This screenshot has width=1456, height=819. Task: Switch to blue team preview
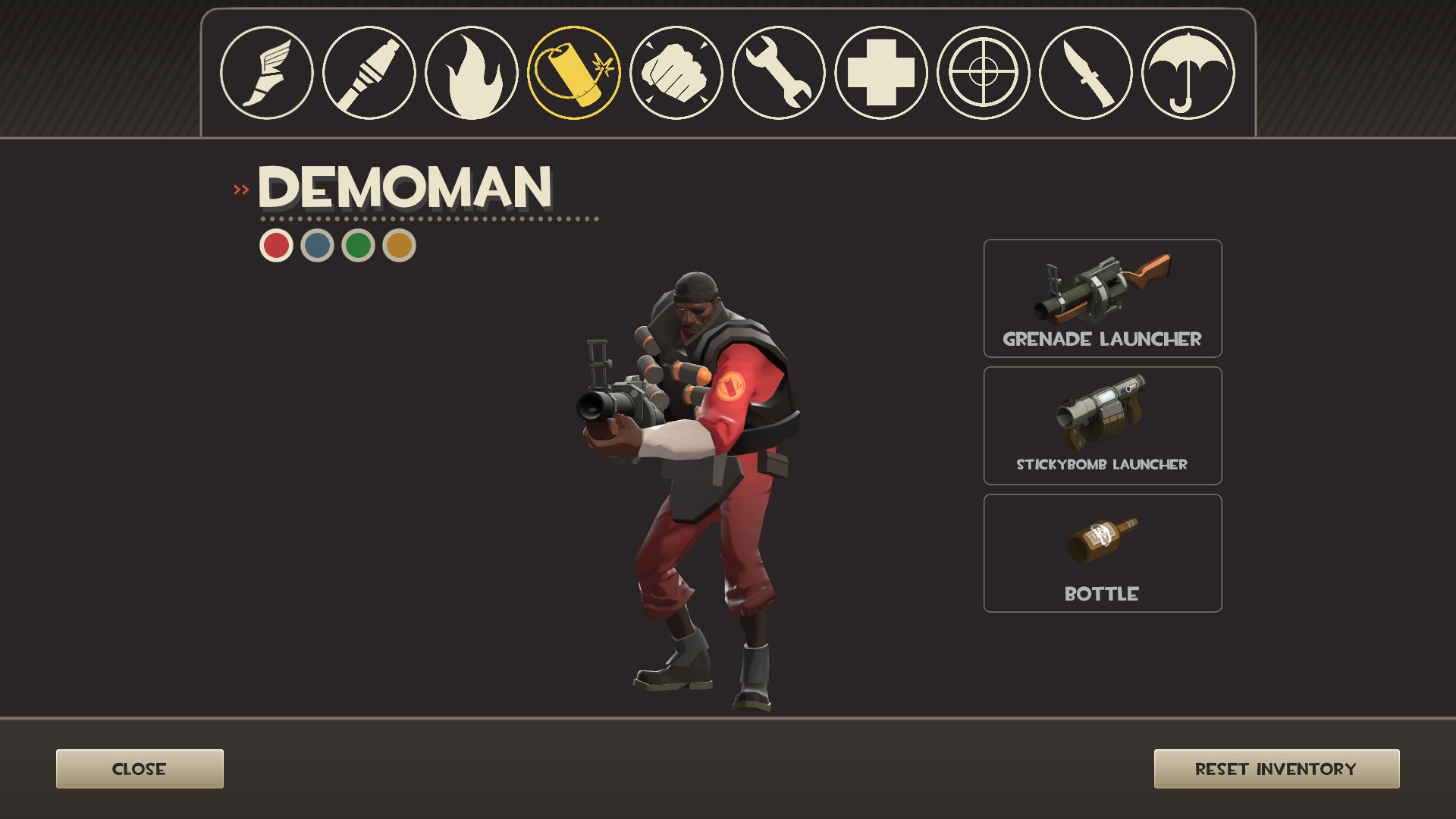pos(316,245)
